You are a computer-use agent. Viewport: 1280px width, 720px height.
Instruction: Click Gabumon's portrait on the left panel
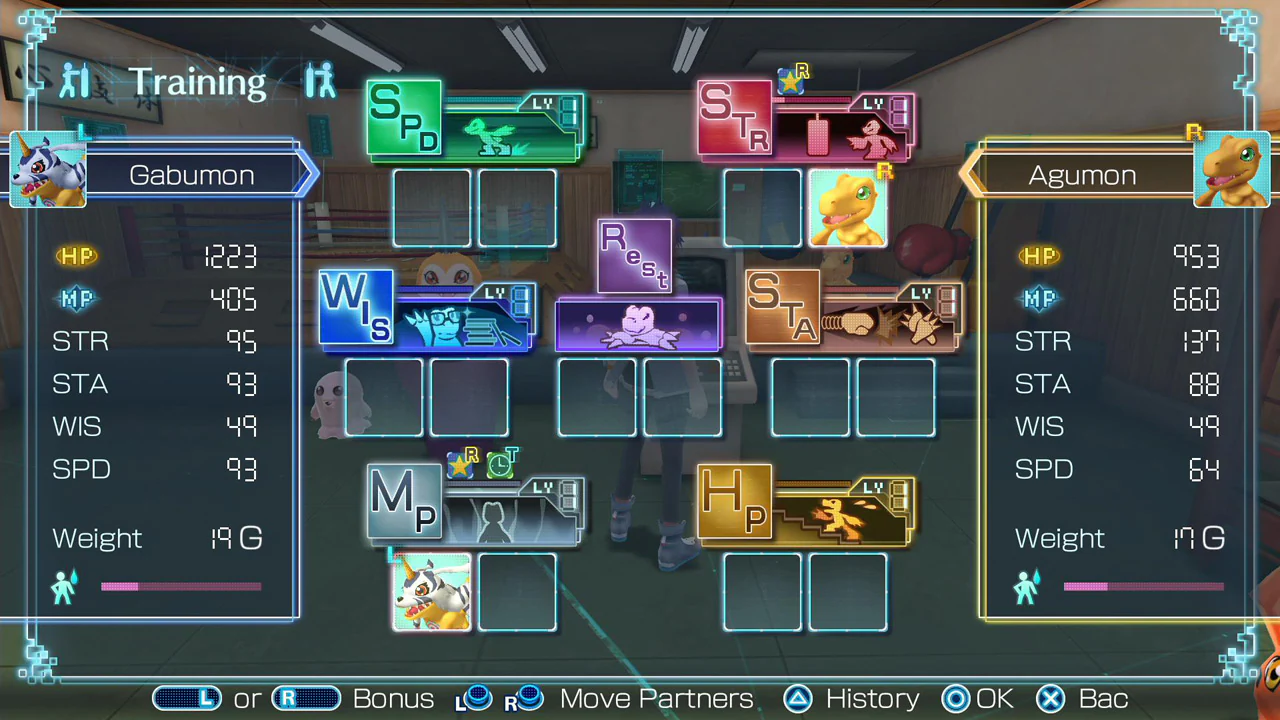pos(47,170)
